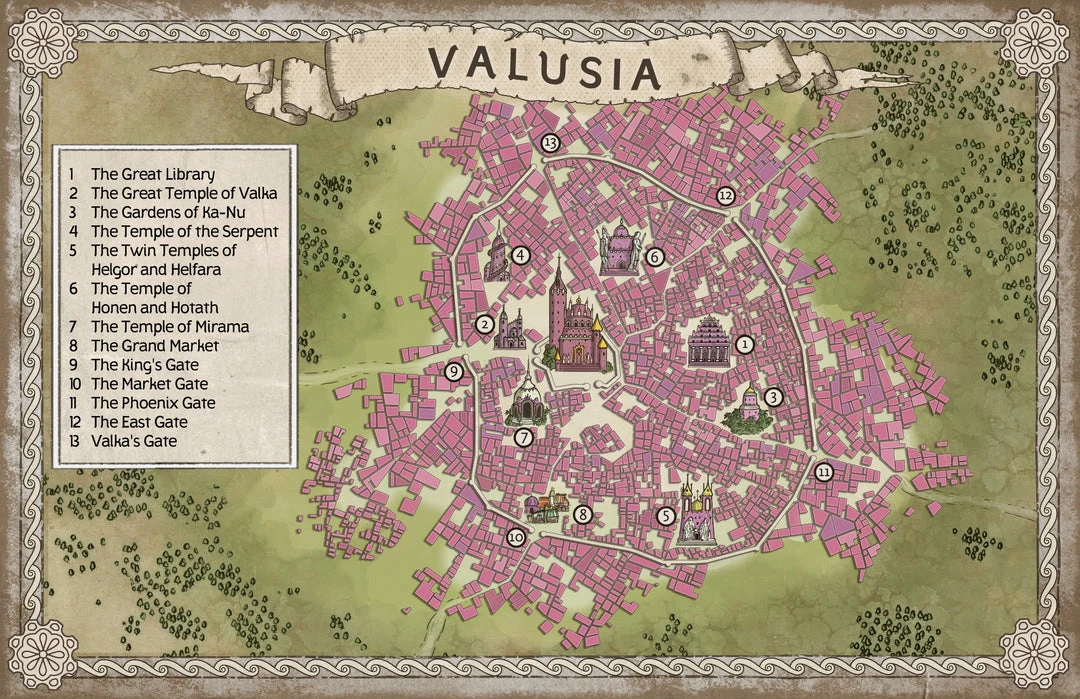The image size is (1080, 699).
Task: Select map marker number 2
Action: [x=484, y=323]
